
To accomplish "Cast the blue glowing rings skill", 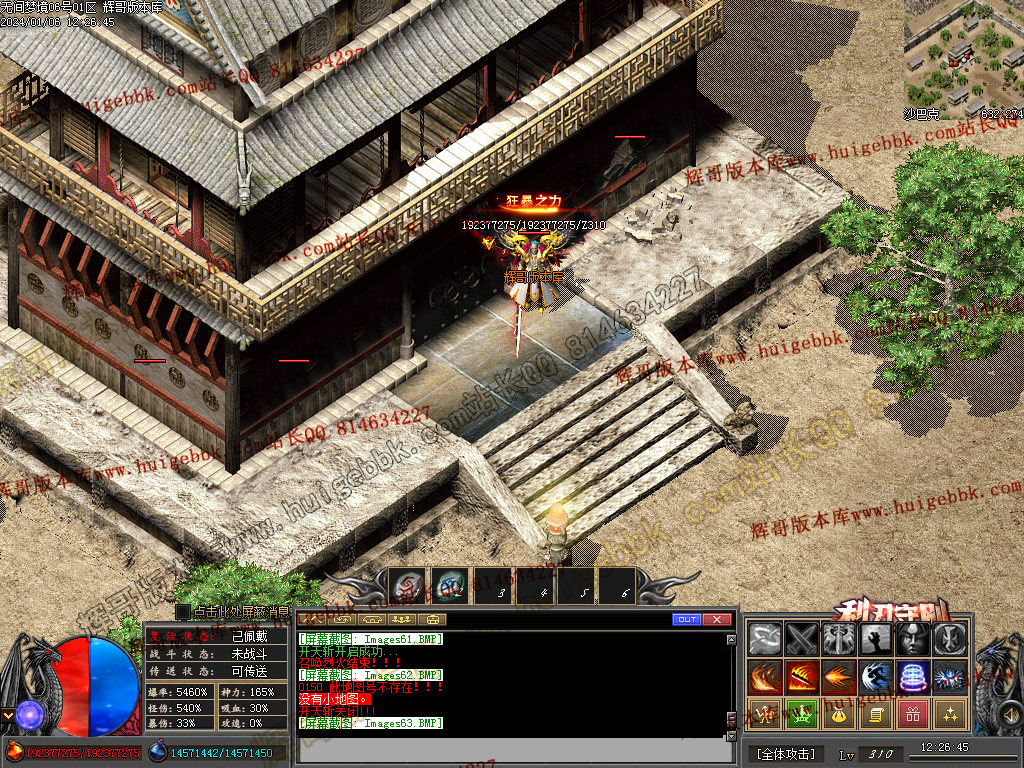I will coord(913,677).
